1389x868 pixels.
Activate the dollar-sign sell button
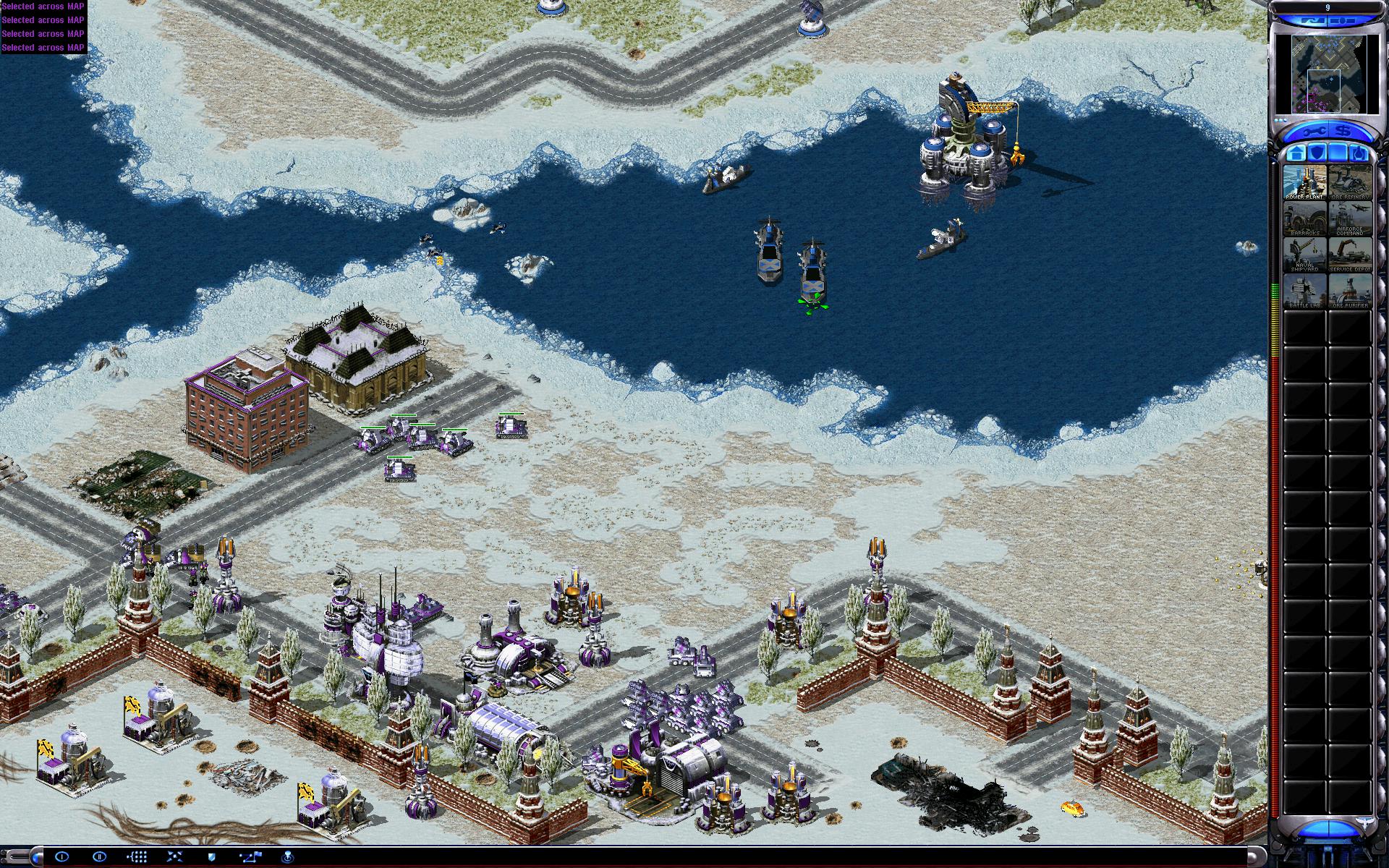tap(1344, 132)
